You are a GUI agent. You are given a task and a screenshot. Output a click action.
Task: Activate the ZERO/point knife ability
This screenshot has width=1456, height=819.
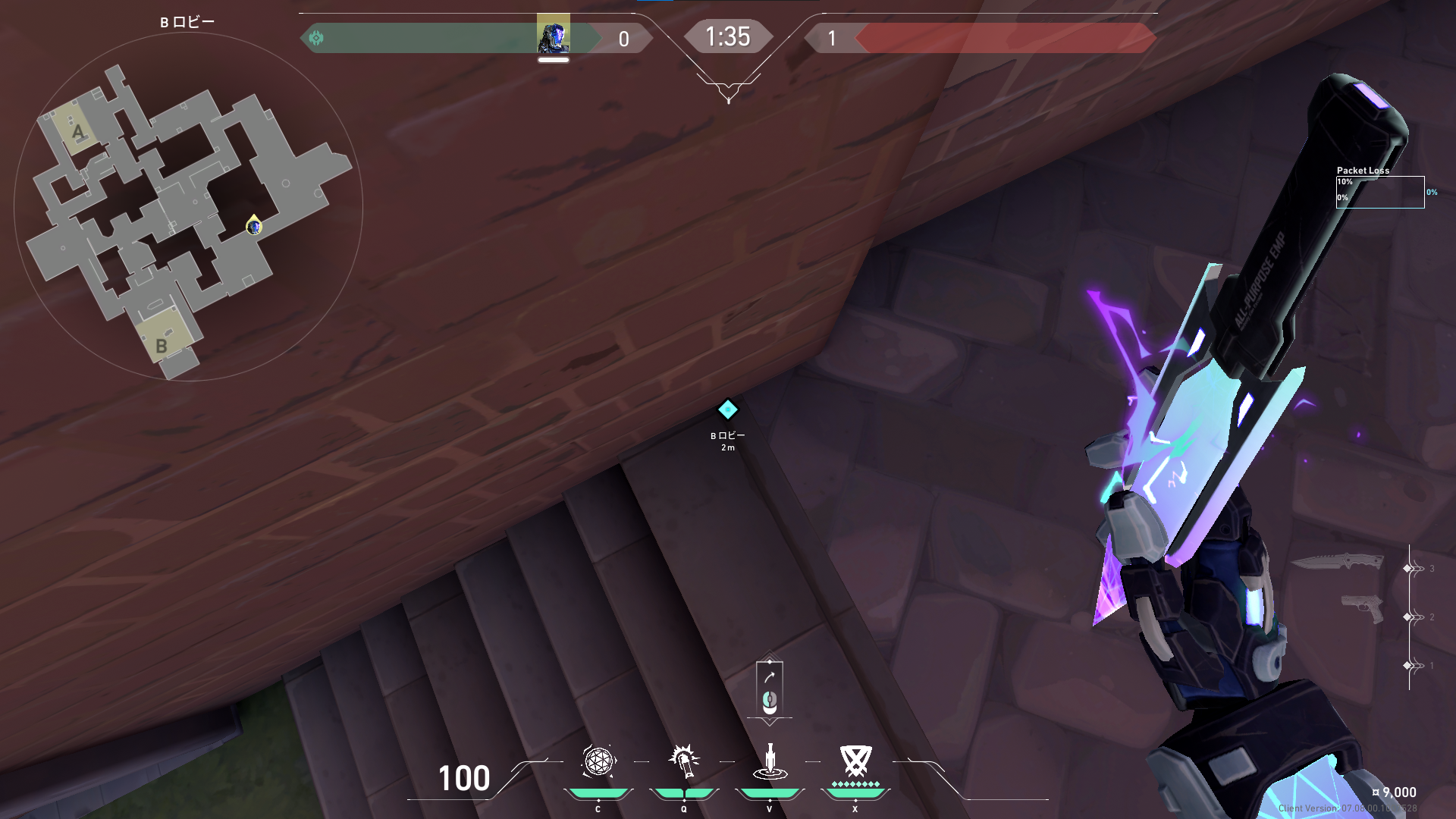click(x=770, y=761)
